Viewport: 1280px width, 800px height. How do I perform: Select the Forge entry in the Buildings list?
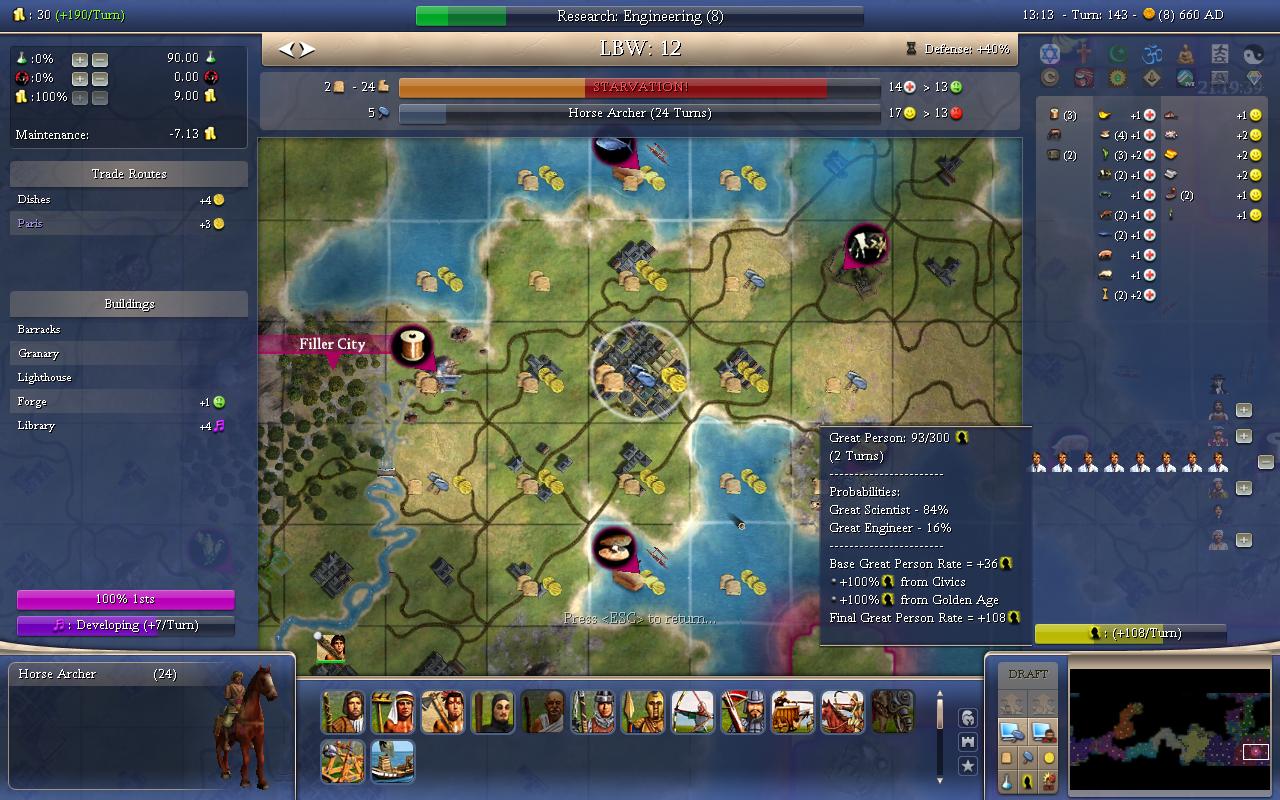click(129, 402)
